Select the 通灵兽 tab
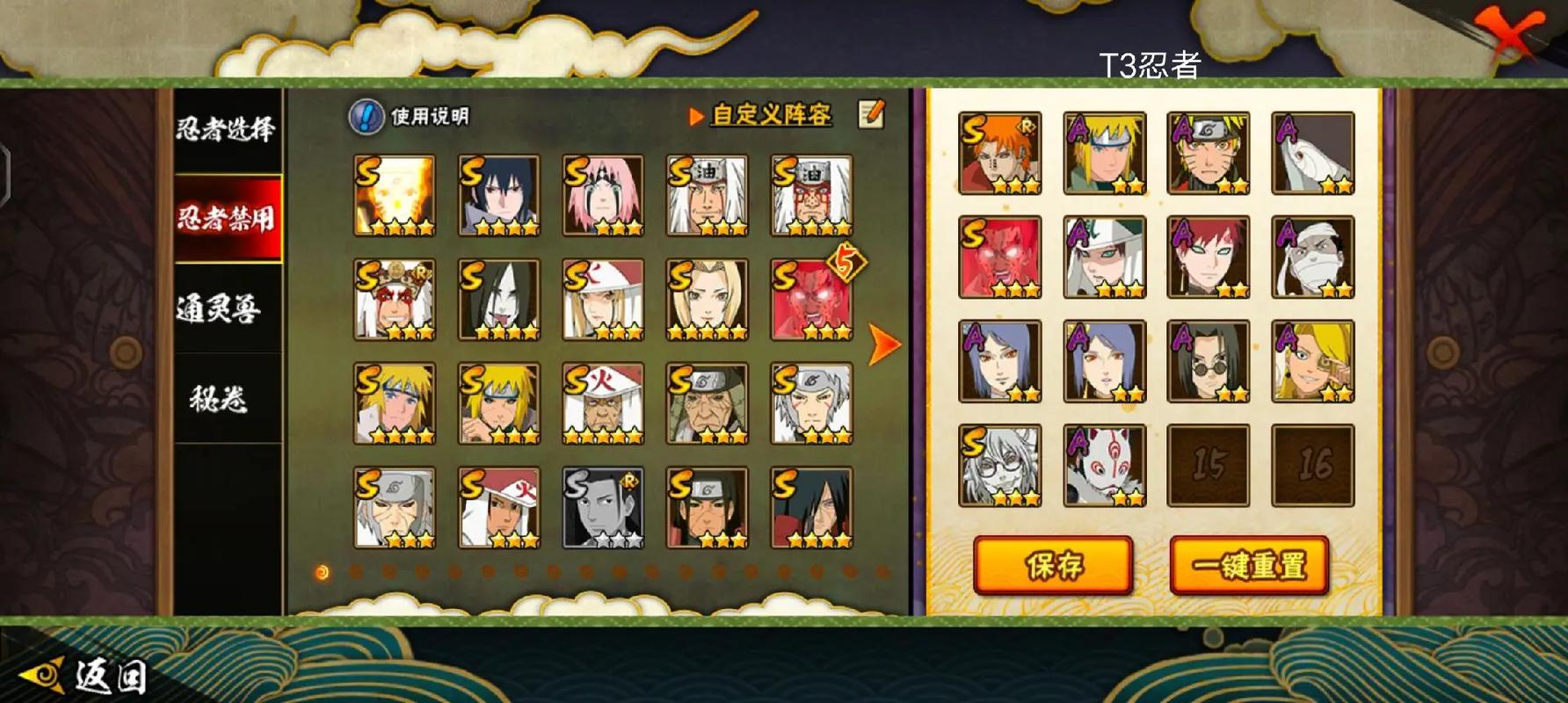Screen dimensions: 1568x703 coord(220,308)
